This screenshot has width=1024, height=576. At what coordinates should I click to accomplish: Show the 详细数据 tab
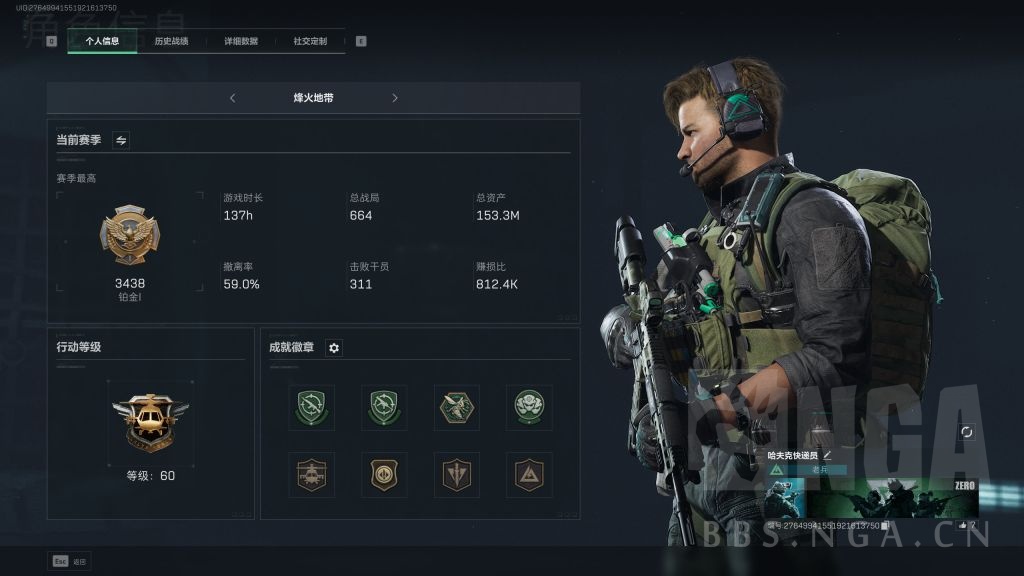tap(240, 41)
